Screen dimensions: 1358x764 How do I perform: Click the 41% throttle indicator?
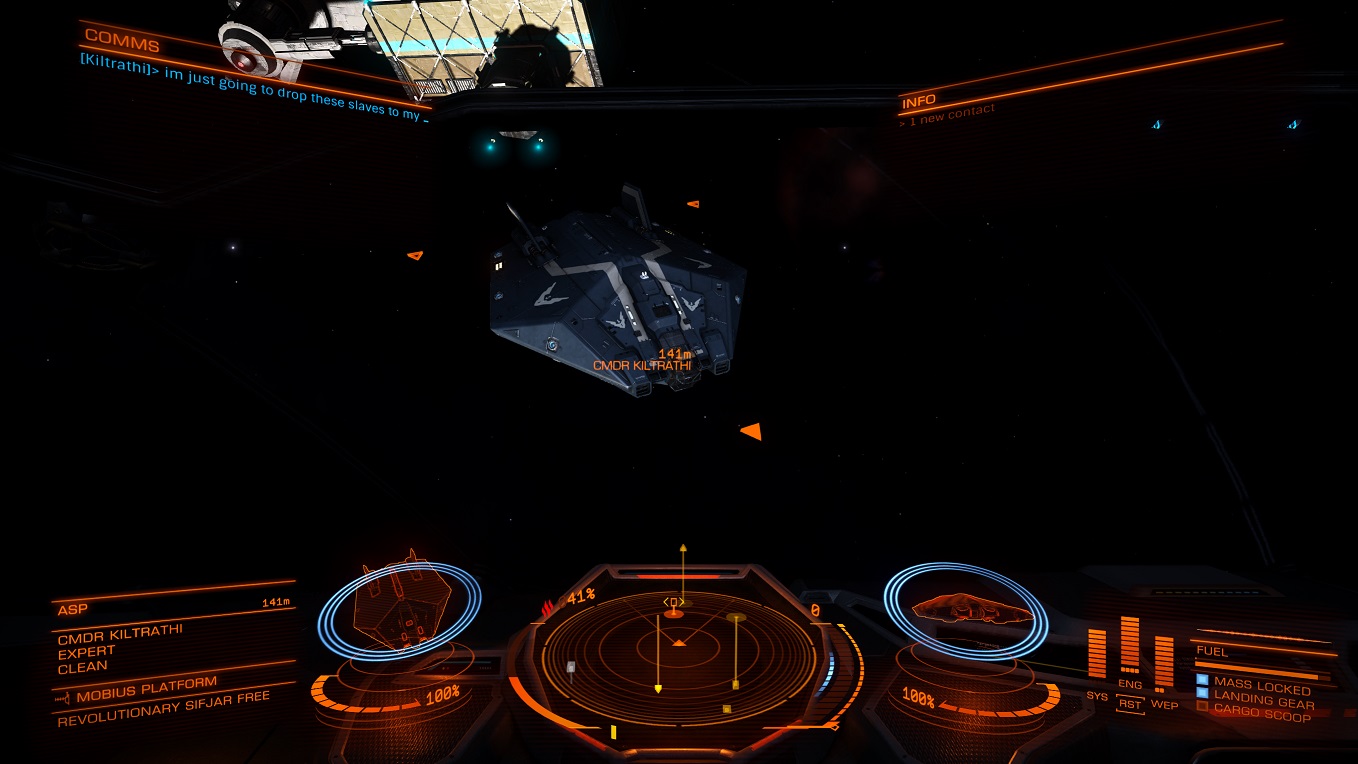click(x=580, y=596)
